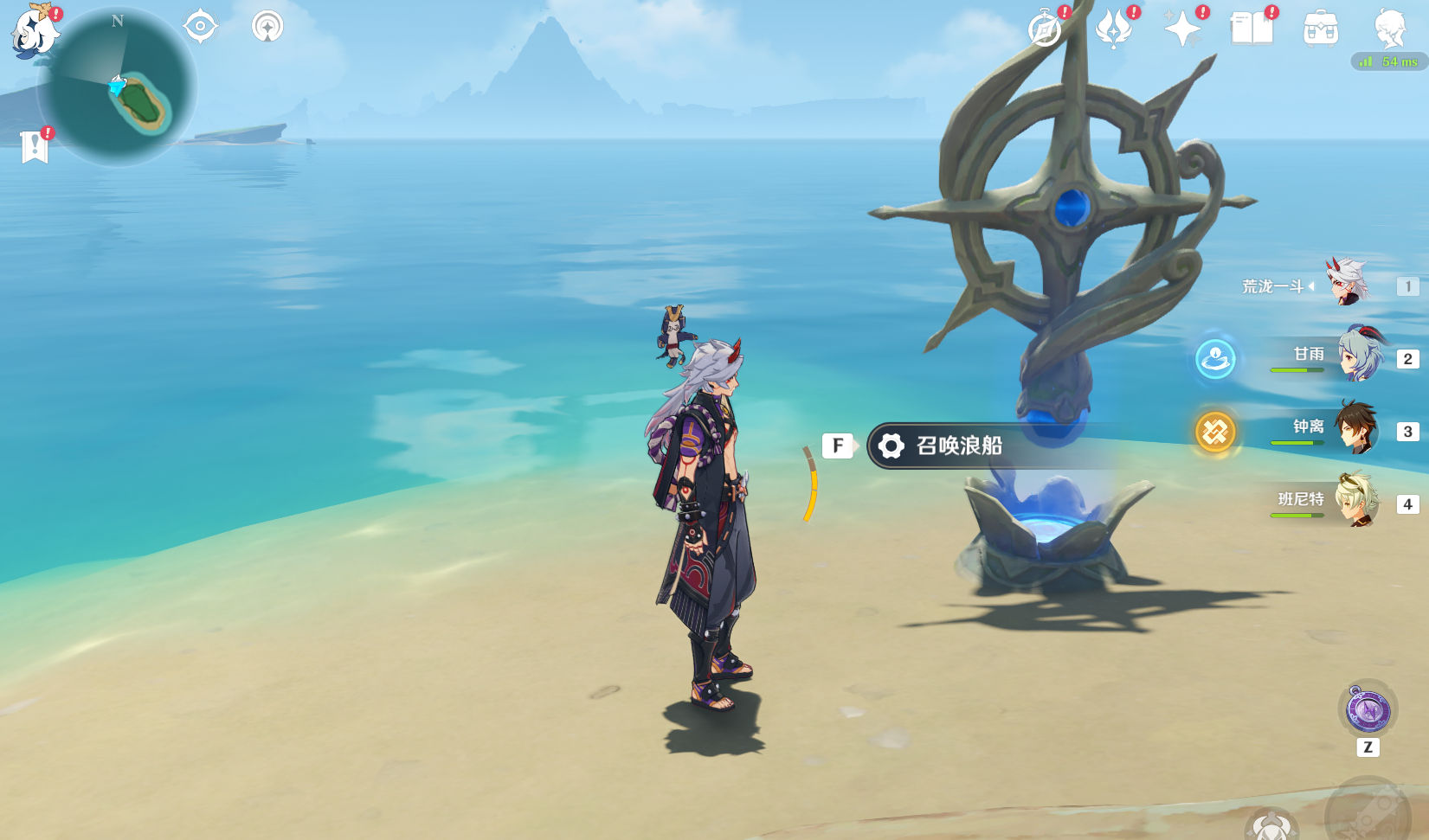Image resolution: width=1429 pixels, height=840 pixels.
Task: Open the winged battle pass icon
Action: pos(1114,29)
